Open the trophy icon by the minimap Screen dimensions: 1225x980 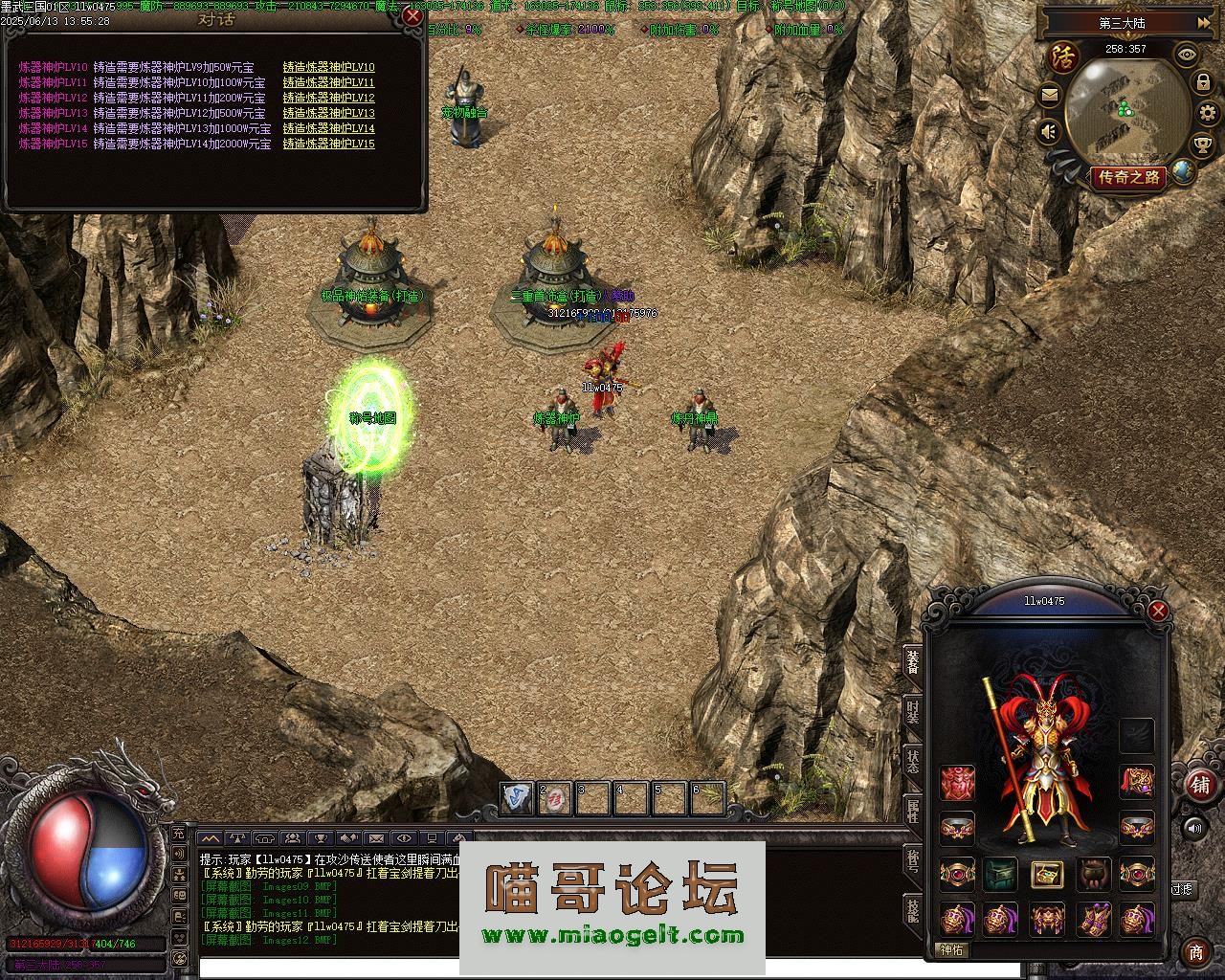[x=1202, y=145]
